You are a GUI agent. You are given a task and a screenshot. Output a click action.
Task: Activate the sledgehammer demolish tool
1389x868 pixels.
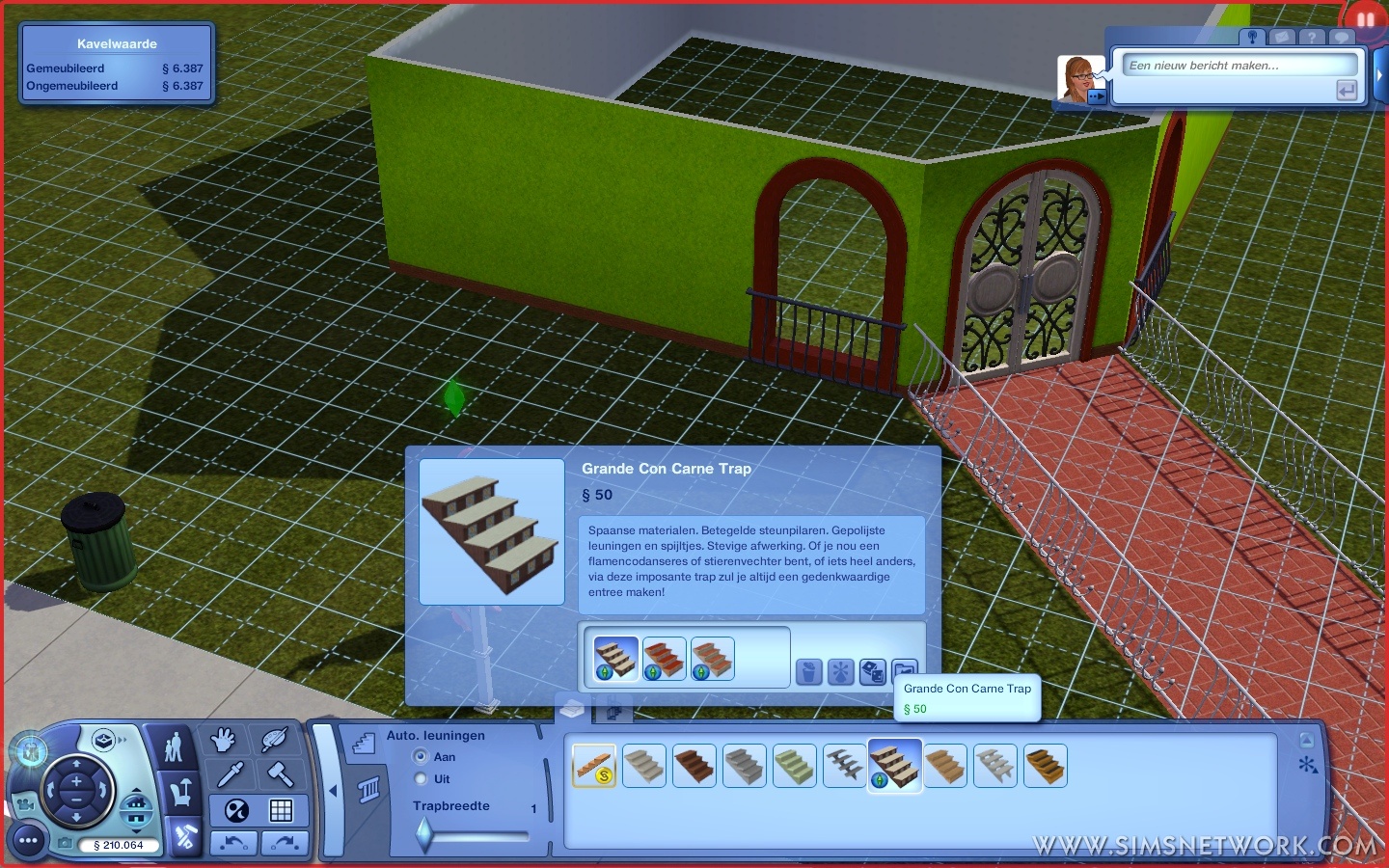click(x=281, y=774)
